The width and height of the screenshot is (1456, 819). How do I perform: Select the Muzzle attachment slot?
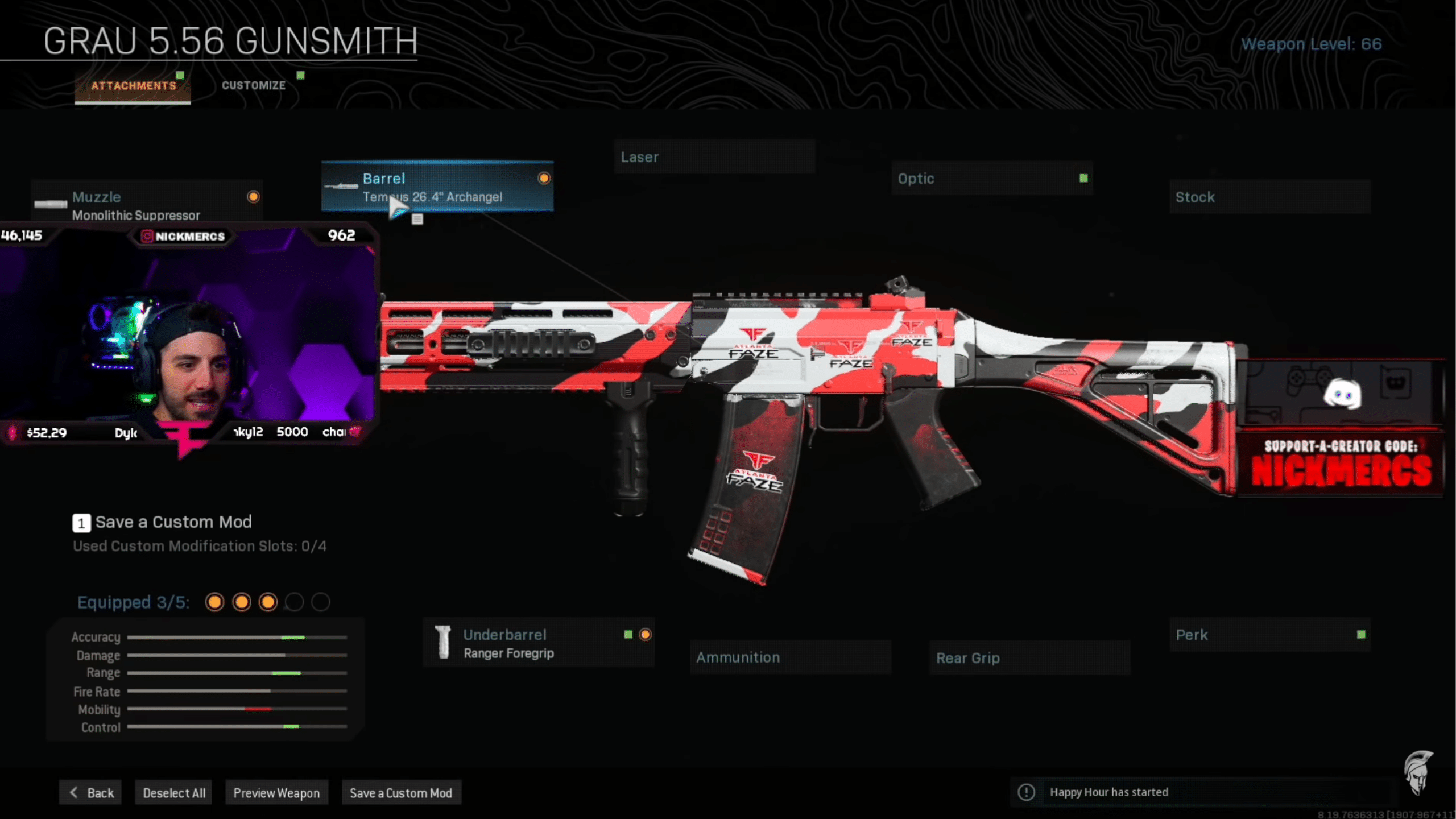pos(147,205)
